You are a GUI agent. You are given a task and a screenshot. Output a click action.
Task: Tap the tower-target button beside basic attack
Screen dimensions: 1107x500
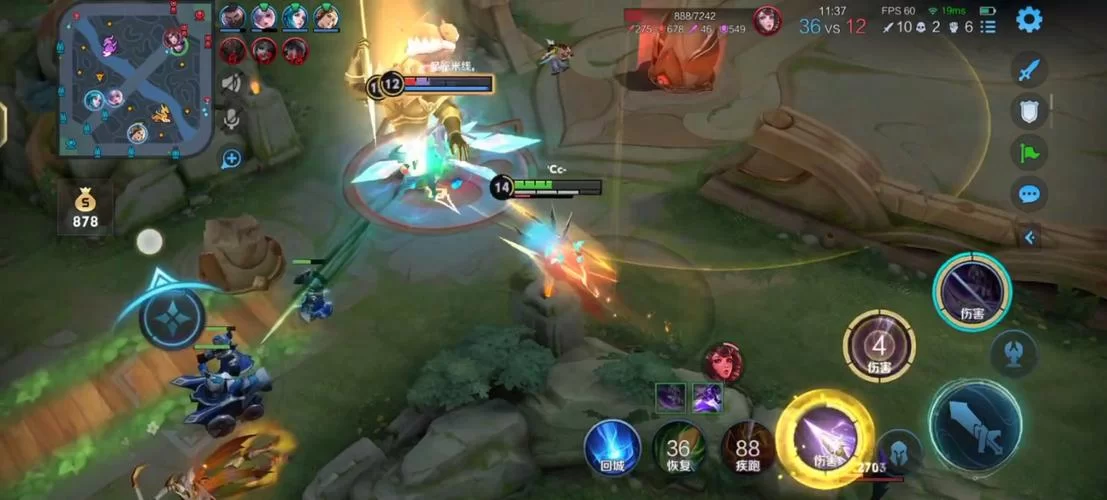click(1014, 352)
